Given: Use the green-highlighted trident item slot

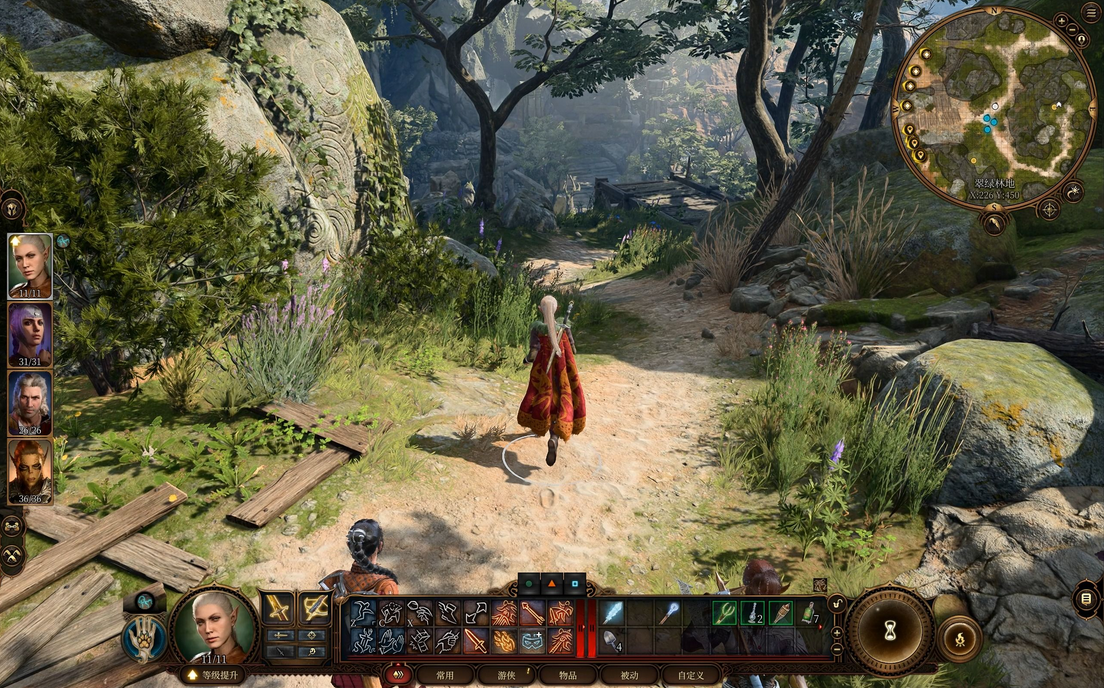Looking at the screenshot, I should [x=724, y=612].
